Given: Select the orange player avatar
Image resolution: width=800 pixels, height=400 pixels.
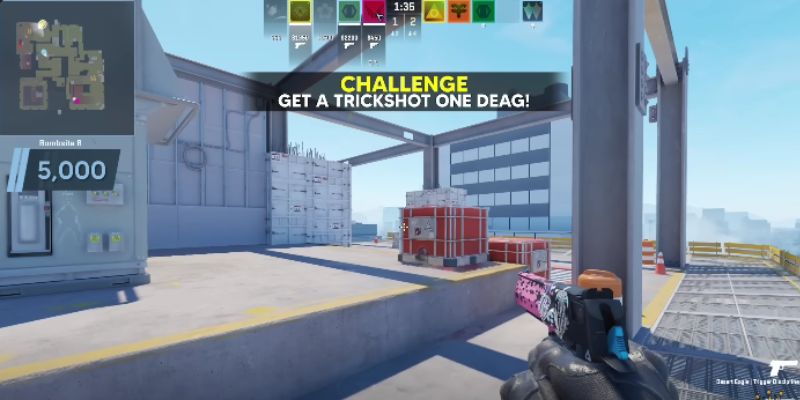Looking at the screenshot, I should click(458, 12).
